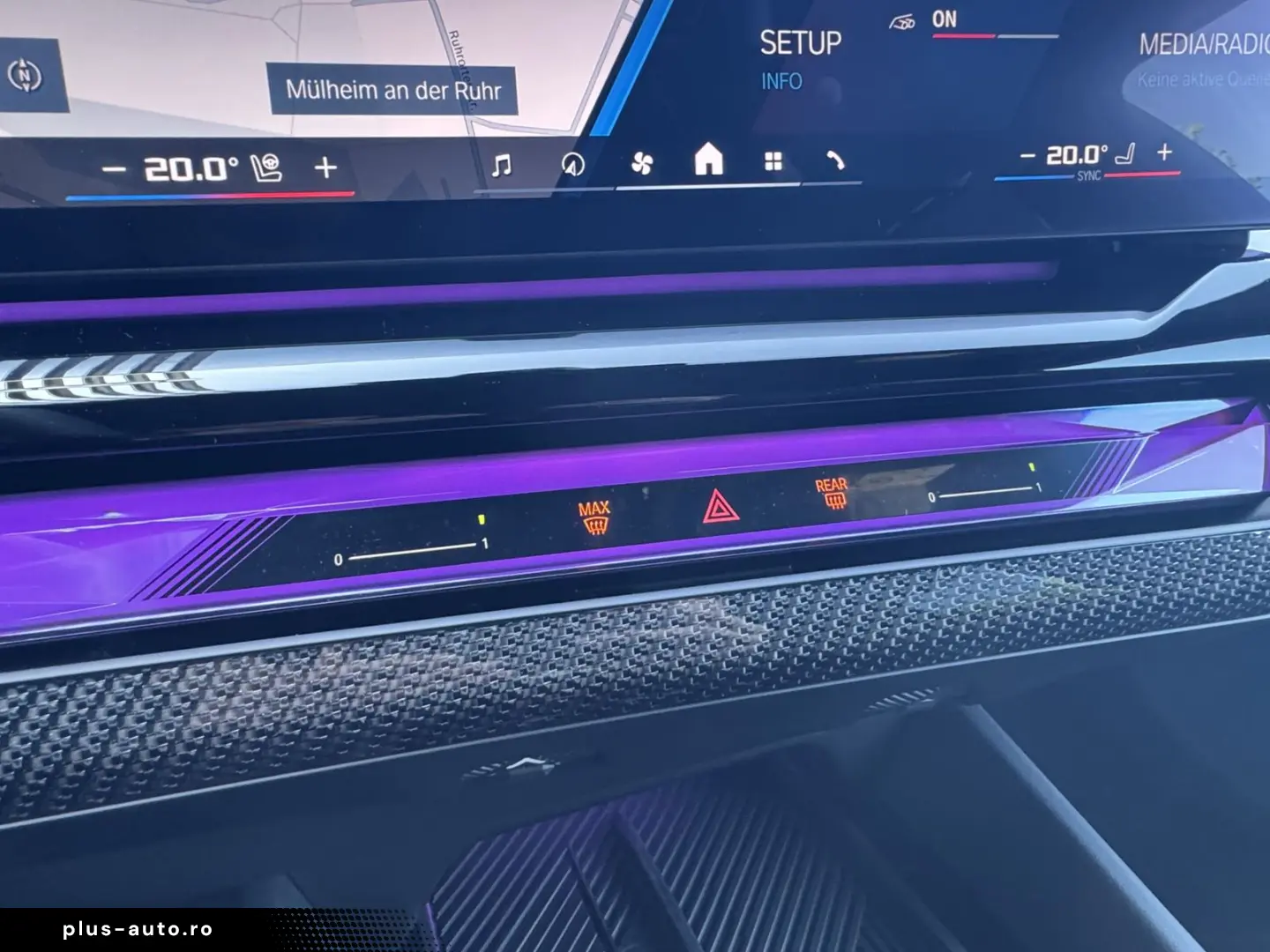Open the navigation compass shortcut
This screenshot has width=1270, height=952.
coord(572,164)
